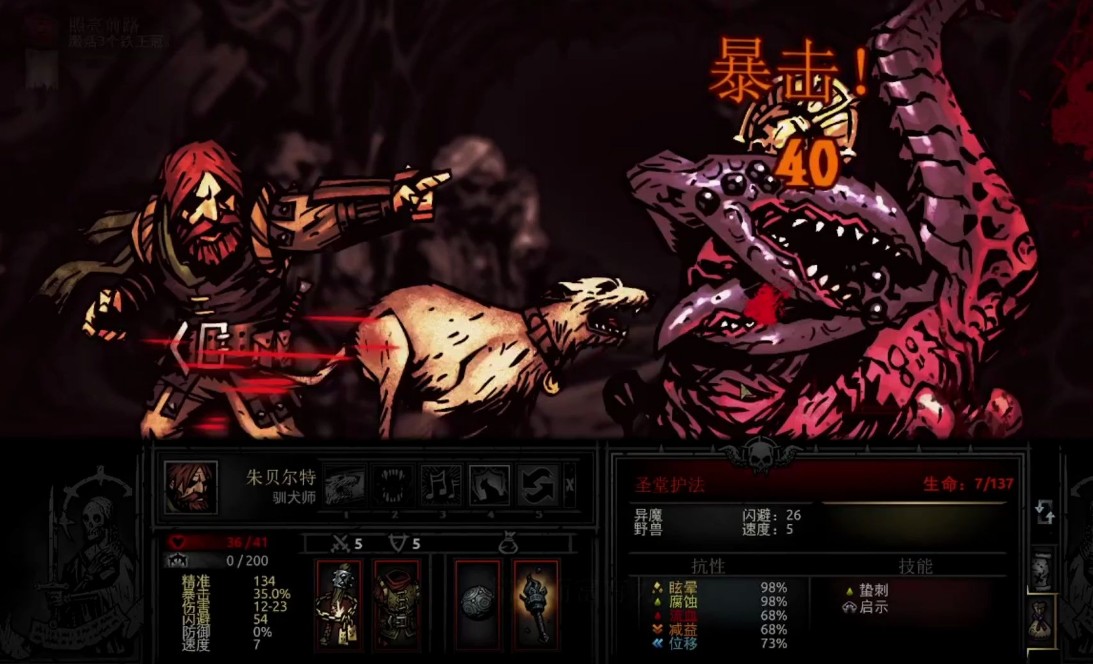Viewport: 1093px width, 664px height.
Task: Use the music notes skill
Action: coord(441,485)
